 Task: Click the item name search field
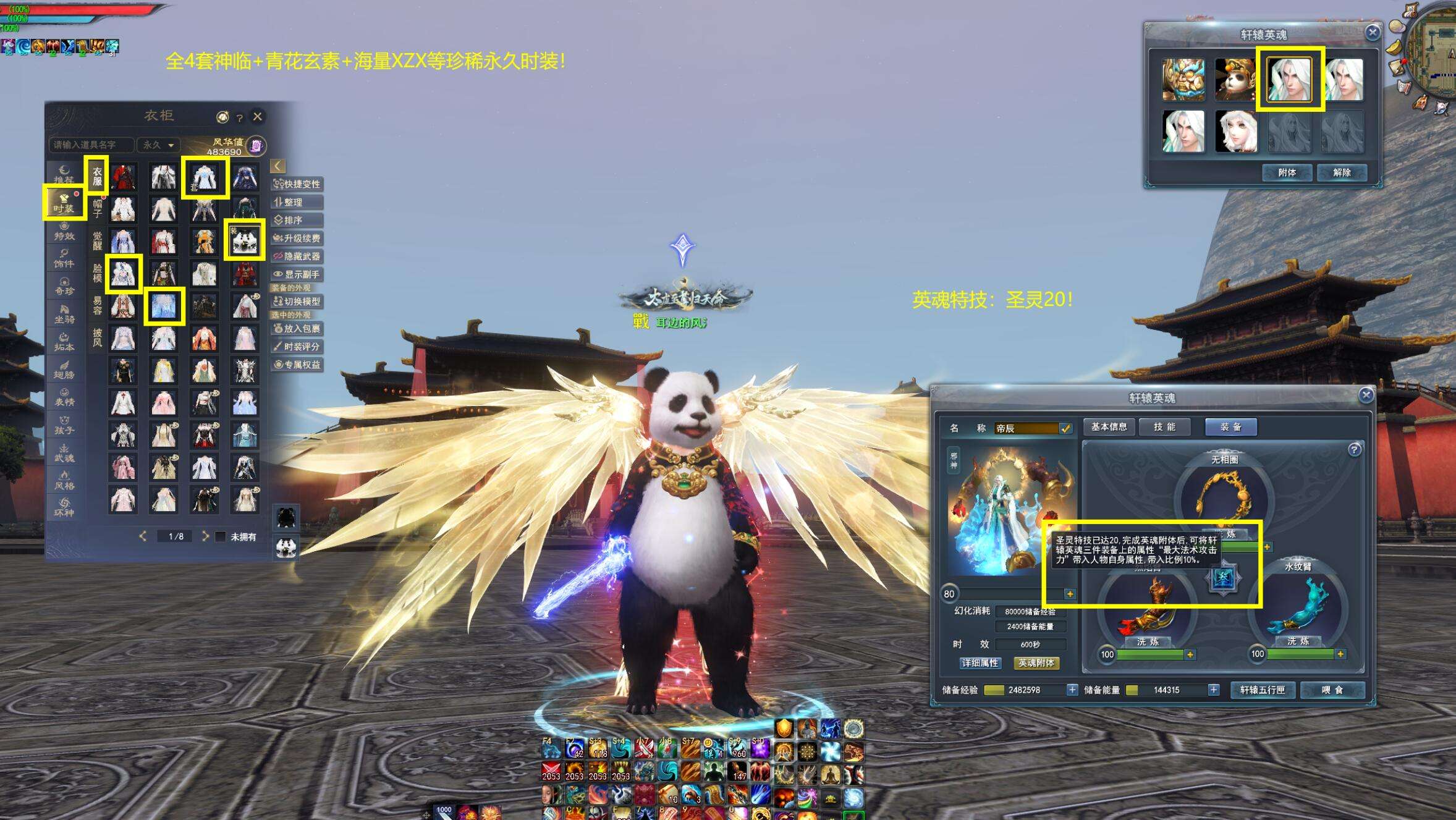[x=91, y=145]
